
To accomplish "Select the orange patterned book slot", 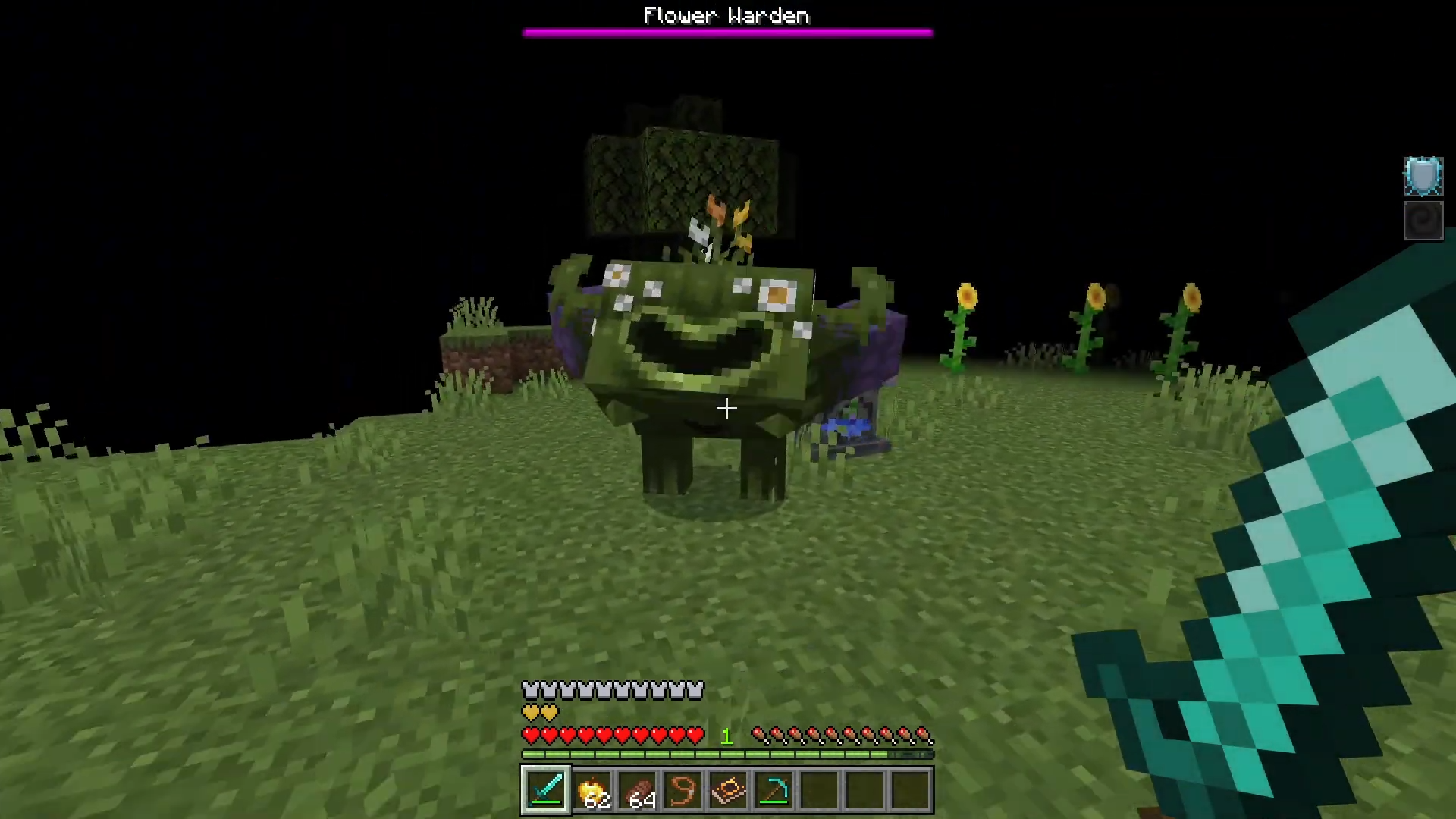I will pos(728,790).
